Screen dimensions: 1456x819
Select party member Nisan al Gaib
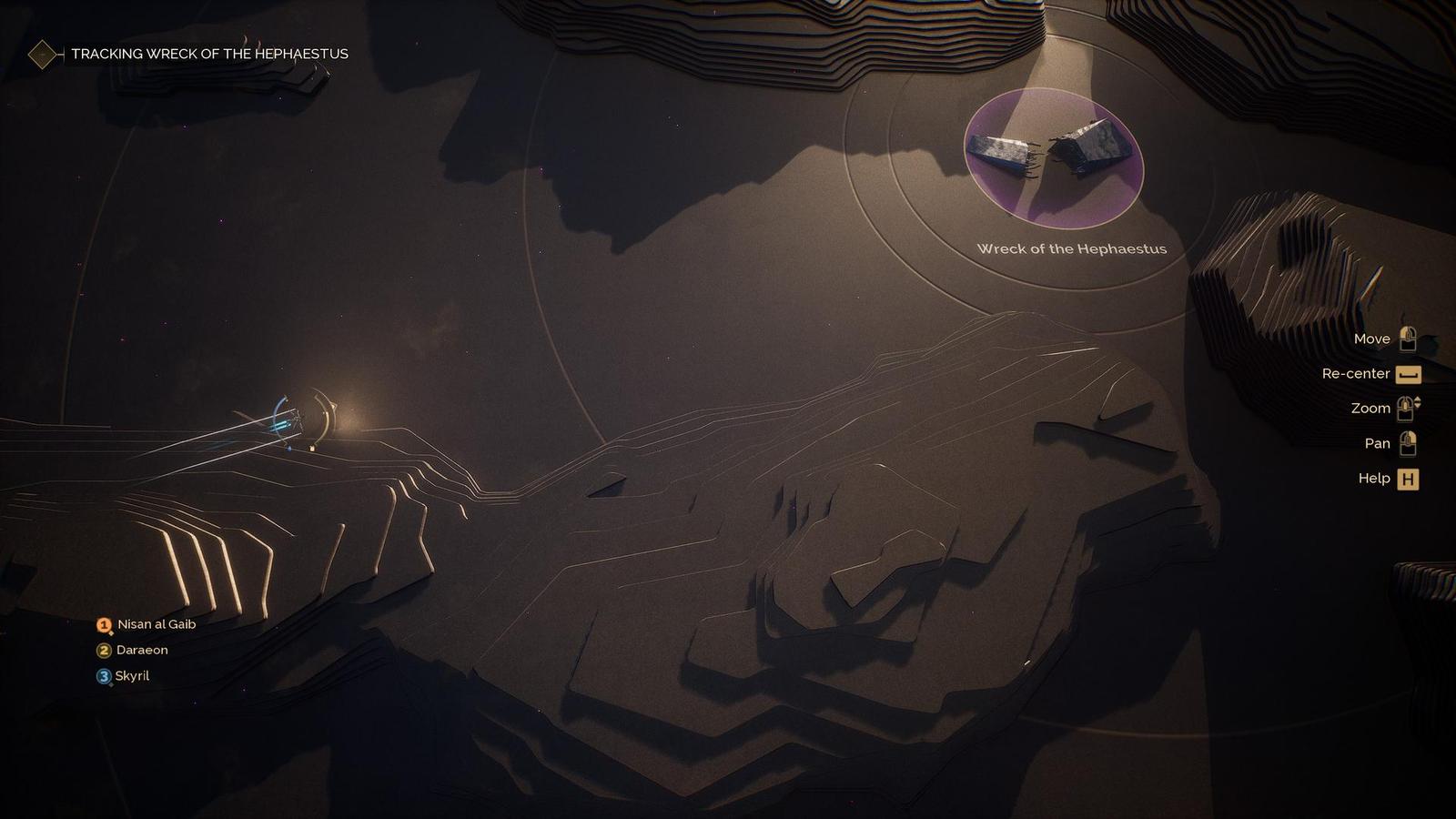pyautogui.click(x=156, y=624)
